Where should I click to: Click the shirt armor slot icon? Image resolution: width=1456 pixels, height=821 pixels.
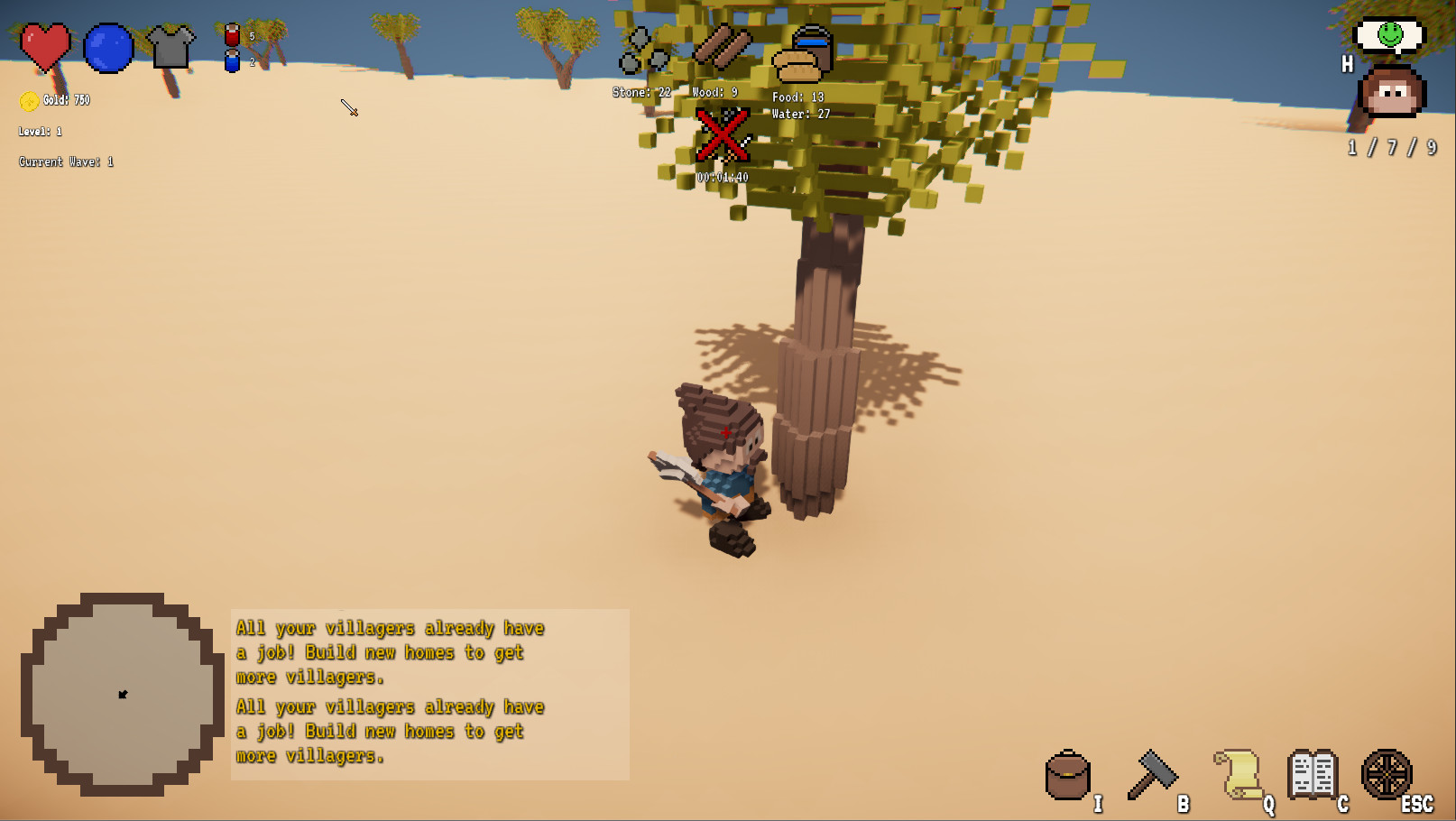click(x=173, y=47)
